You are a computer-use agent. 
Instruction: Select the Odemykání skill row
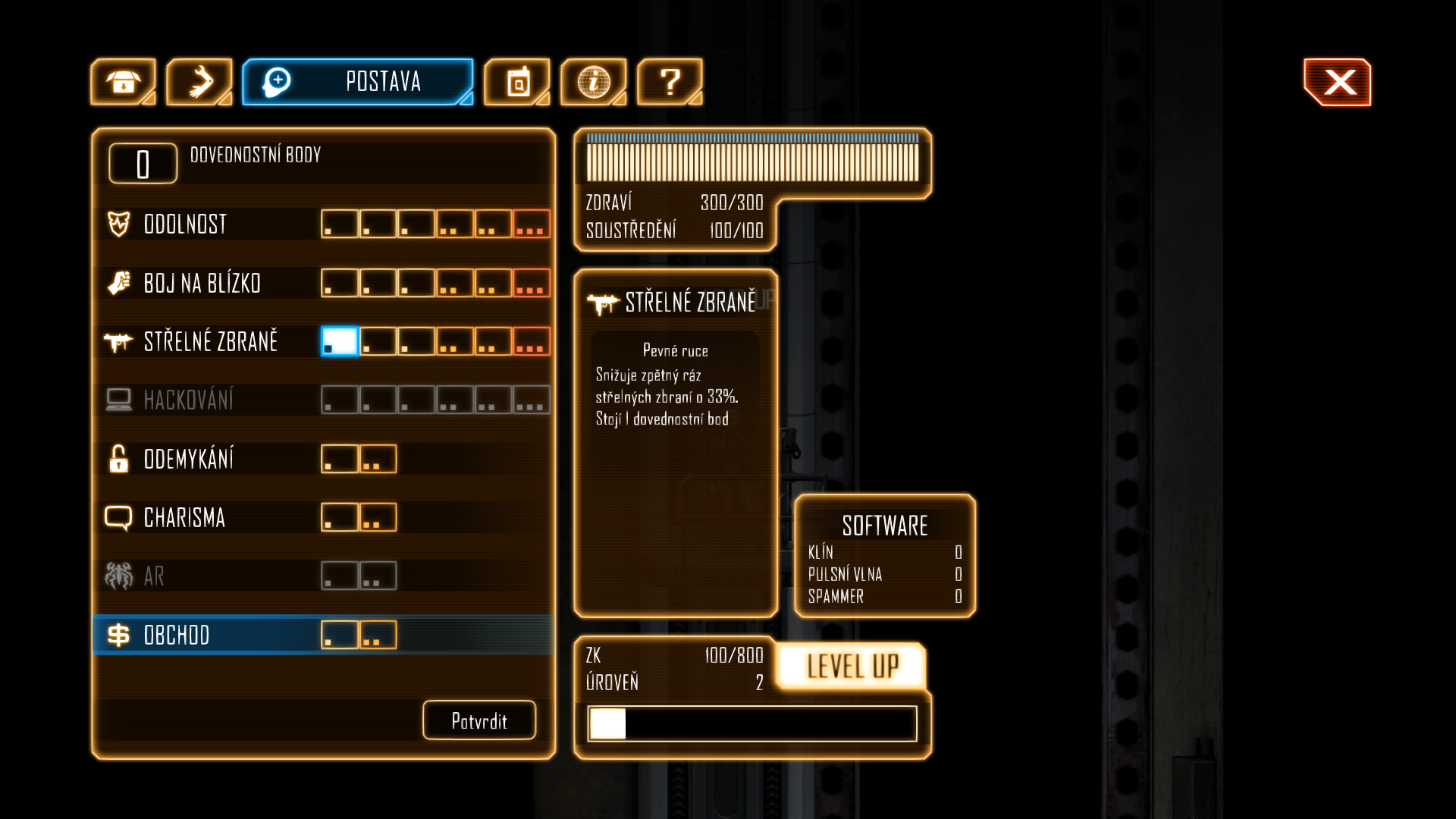point(188,460)
